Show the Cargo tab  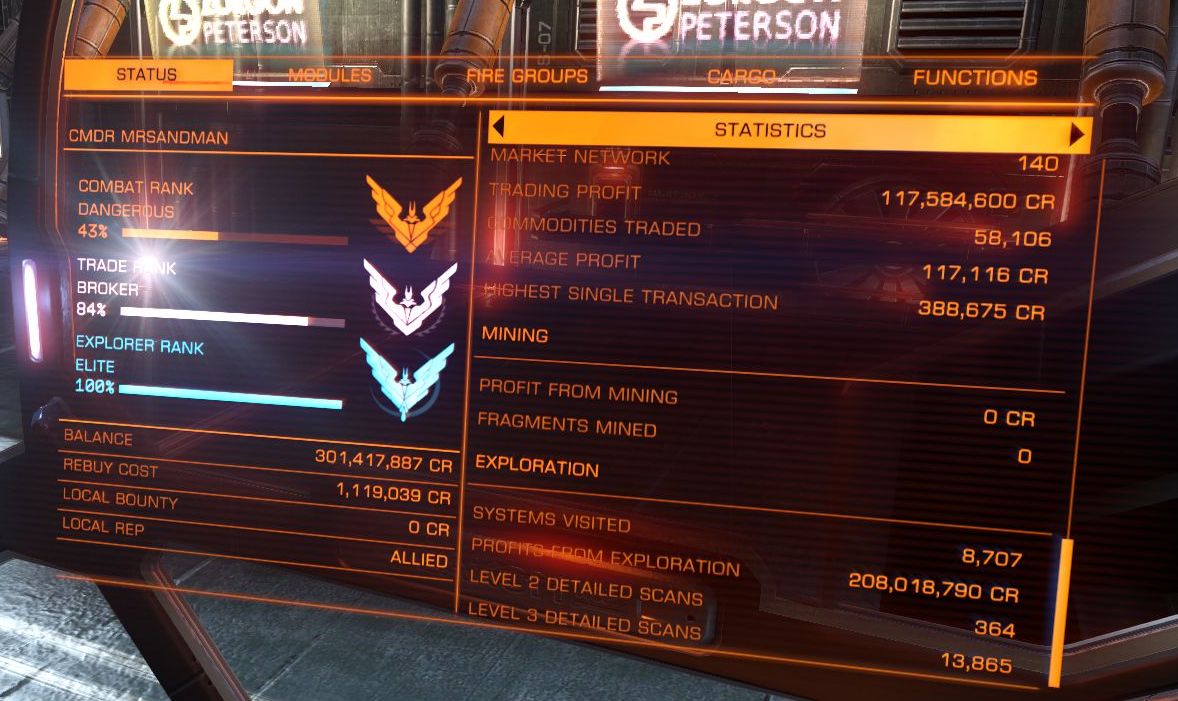741,78
